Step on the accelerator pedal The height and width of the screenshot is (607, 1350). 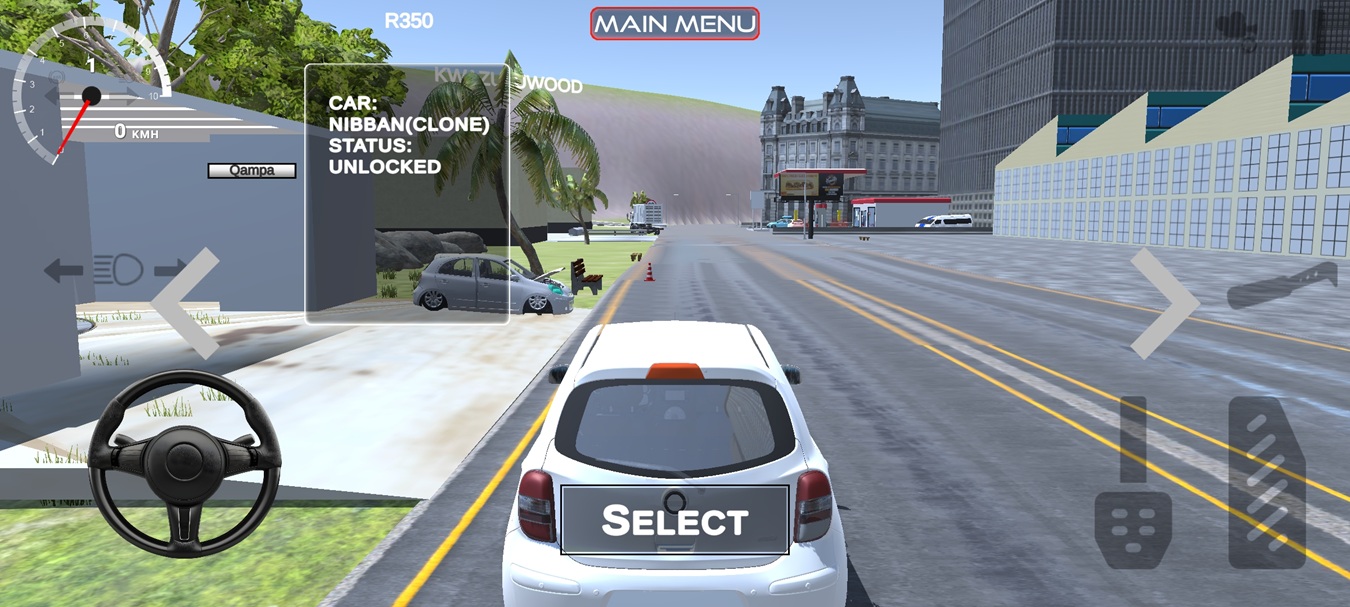point(1266,482)
